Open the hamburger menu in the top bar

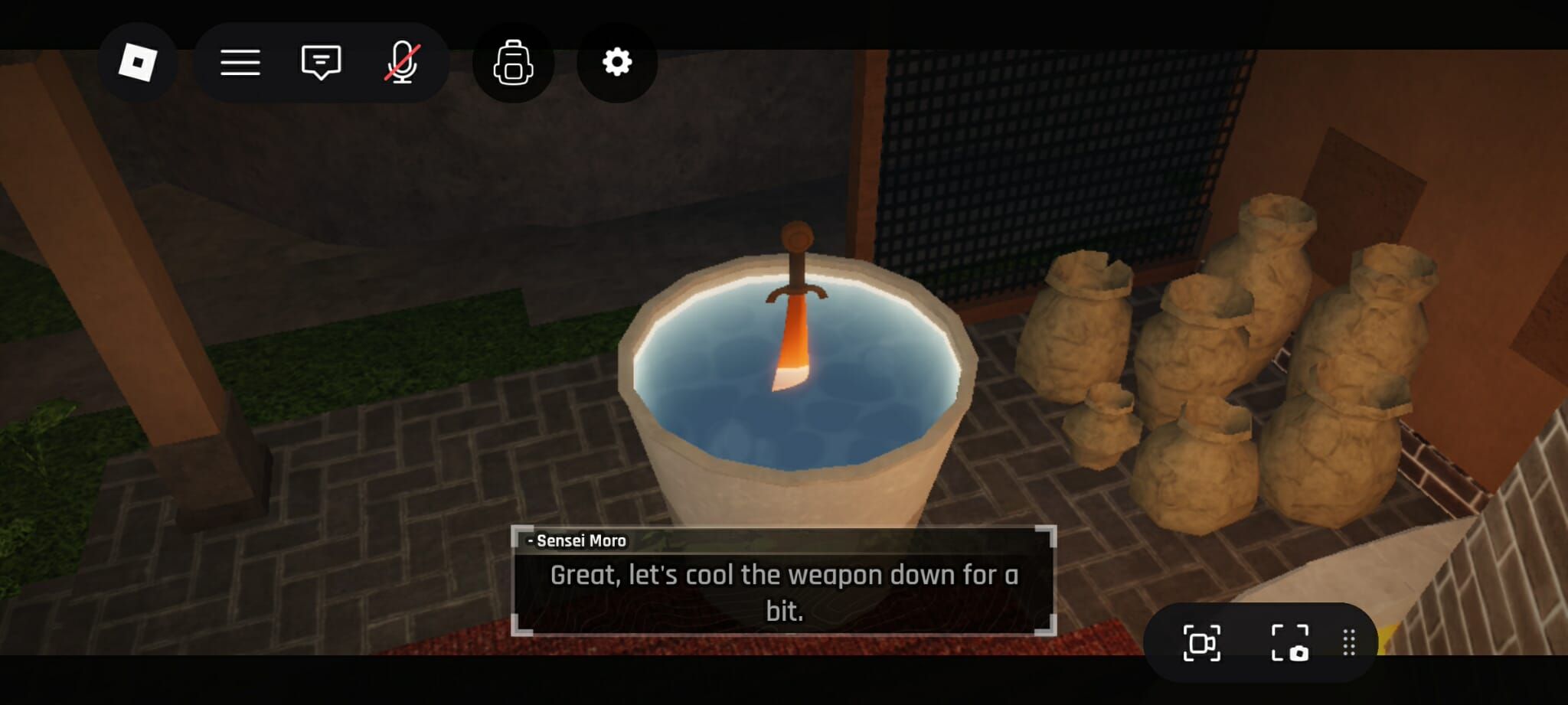(x=240, y=63)
